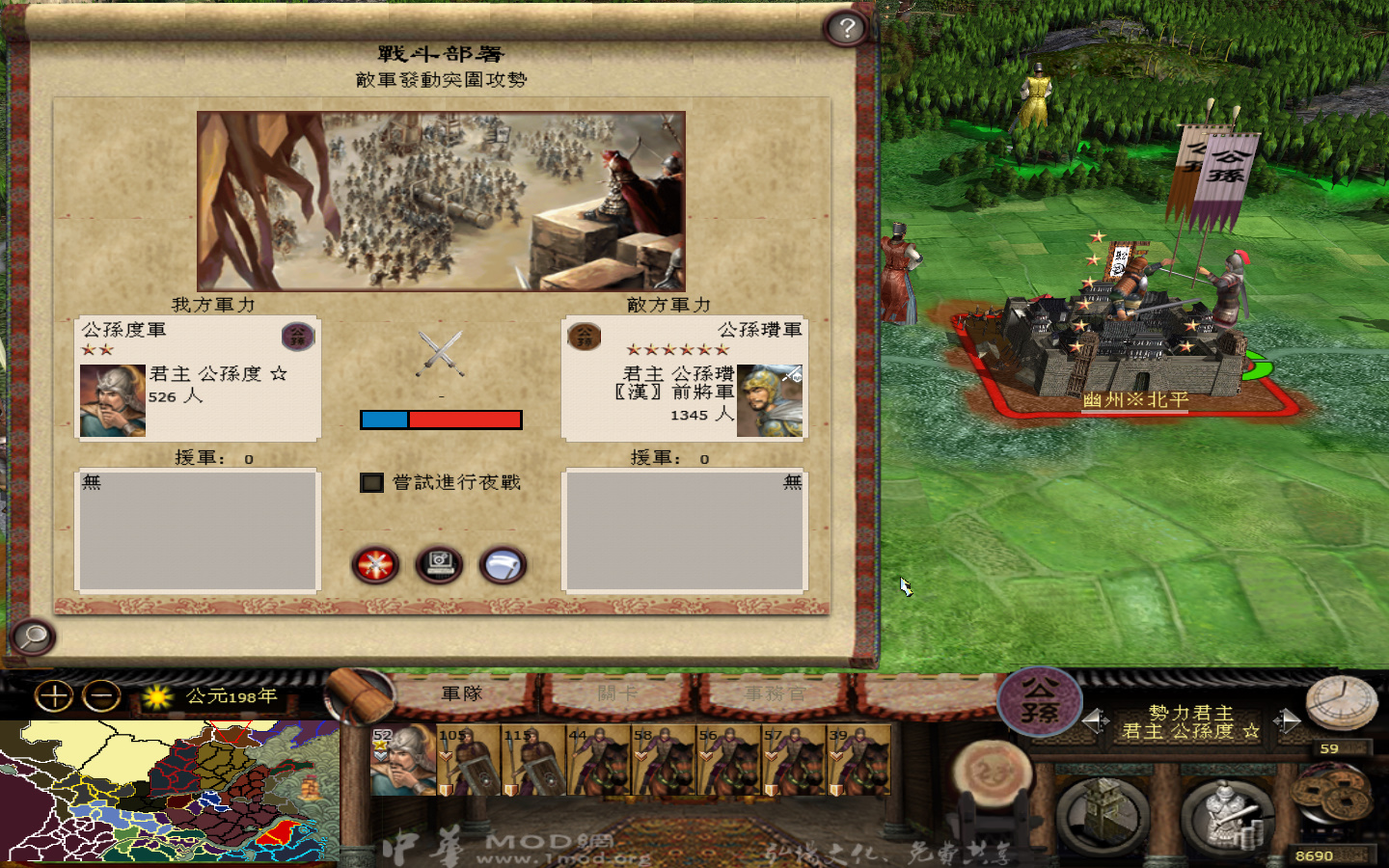Switch to the 關卡 tab

point(617,692)
